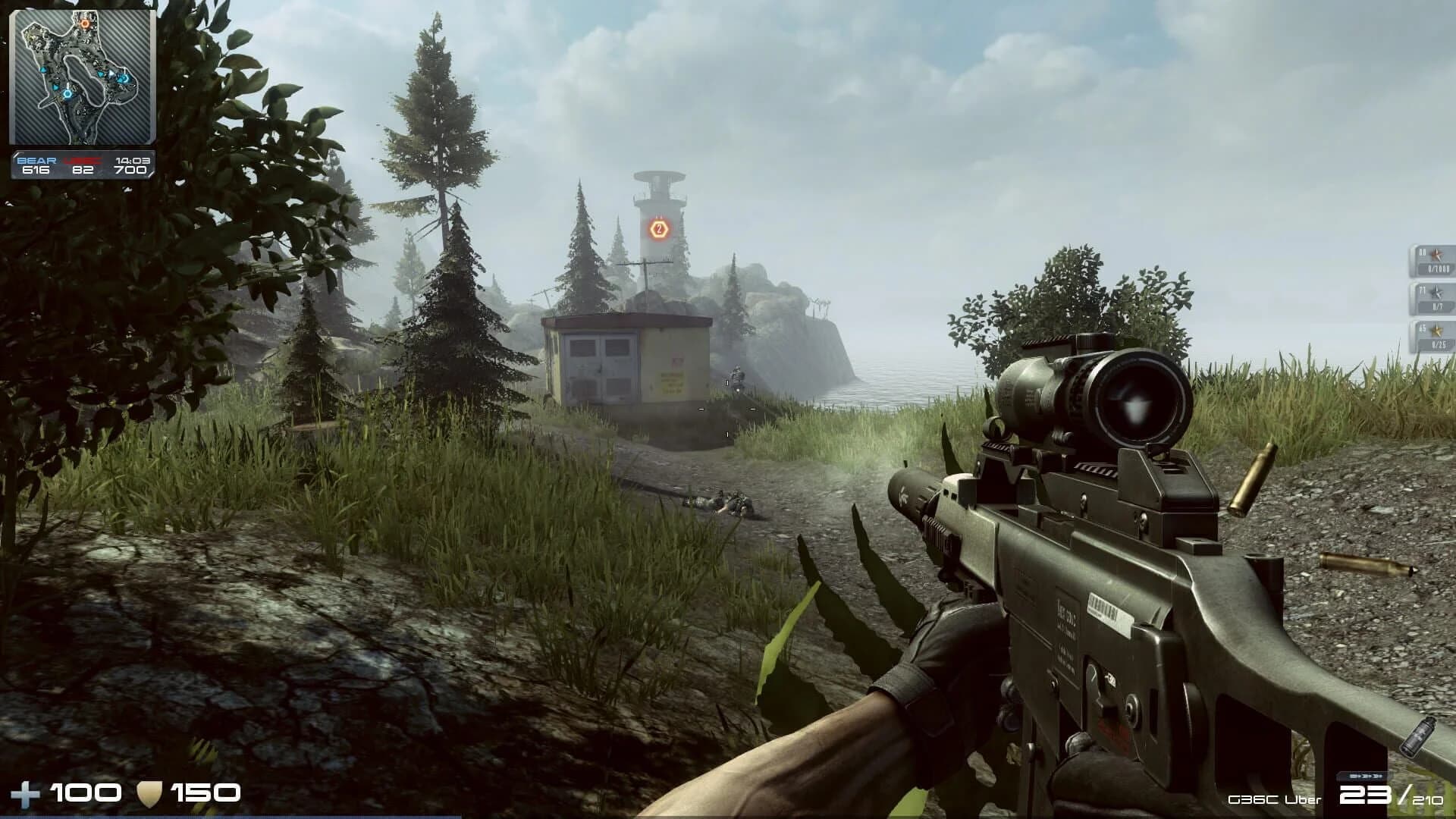The width and height of the screenshot is (1456, 819).
Task: Select the silver star award showing 0/7
Action: (x=1436, y=300)
